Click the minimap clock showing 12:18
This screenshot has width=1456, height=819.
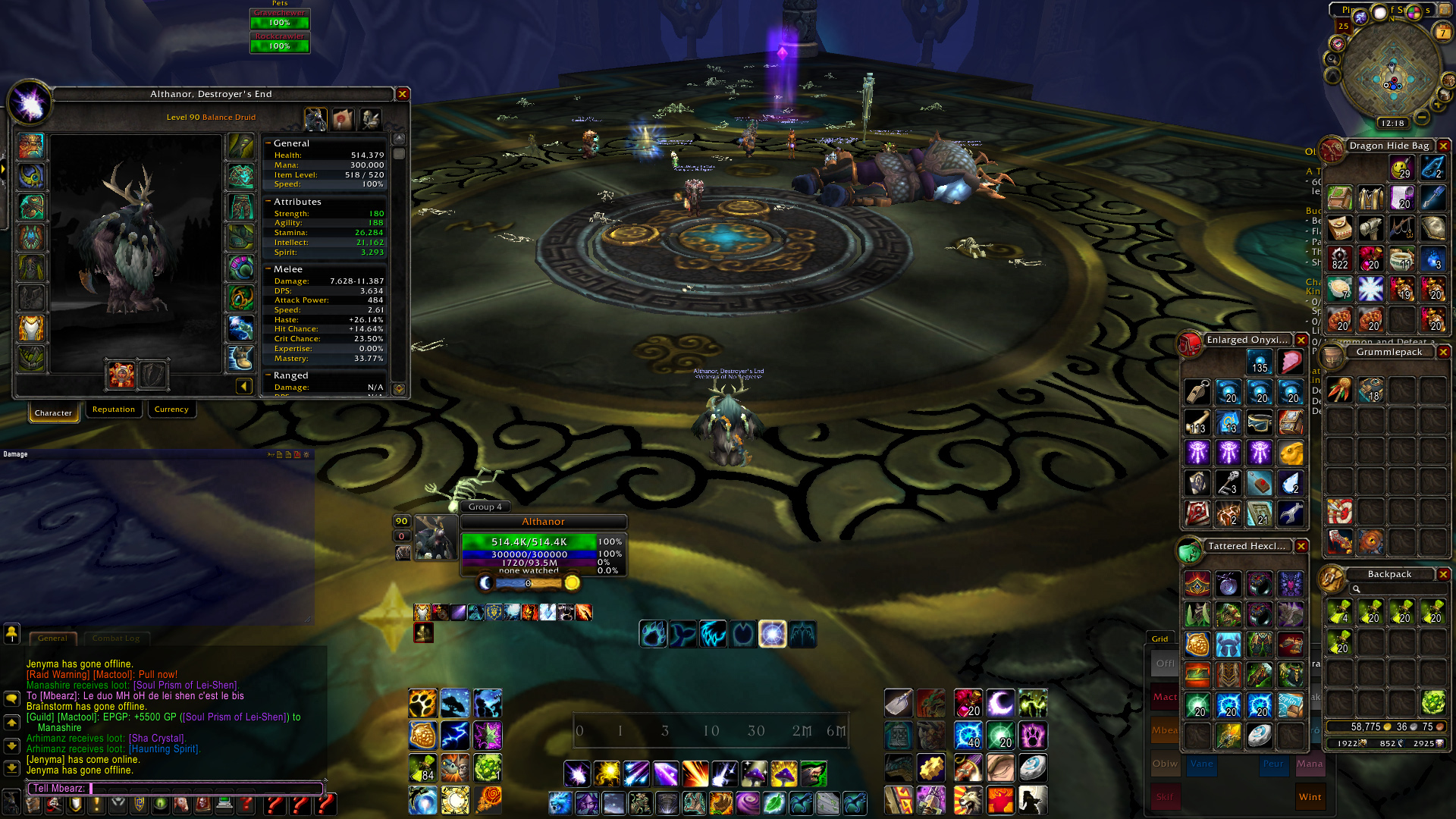(1392, 123)
